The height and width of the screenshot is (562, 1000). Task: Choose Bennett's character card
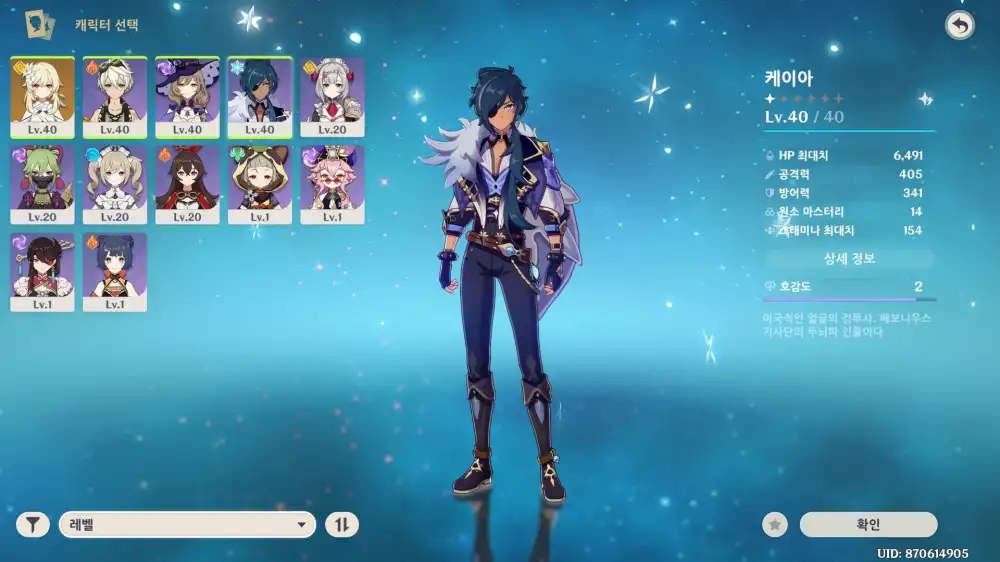coord(115,96)
